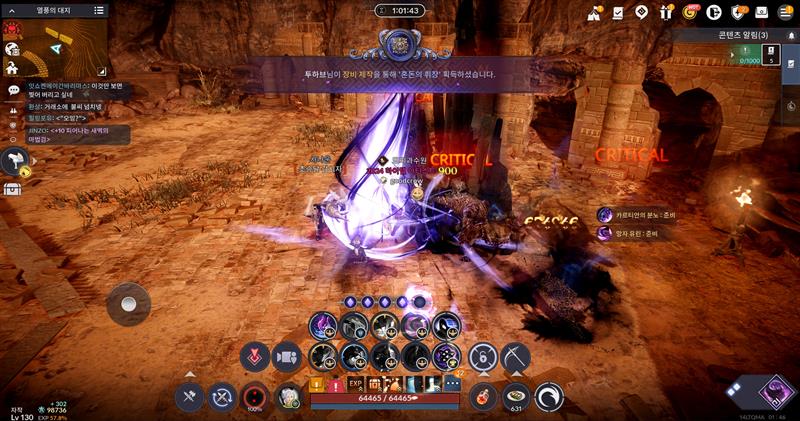The width and height of the screenshot is (800, 421).
Task: Open the camp tent icon
Action: click(594, 12)
